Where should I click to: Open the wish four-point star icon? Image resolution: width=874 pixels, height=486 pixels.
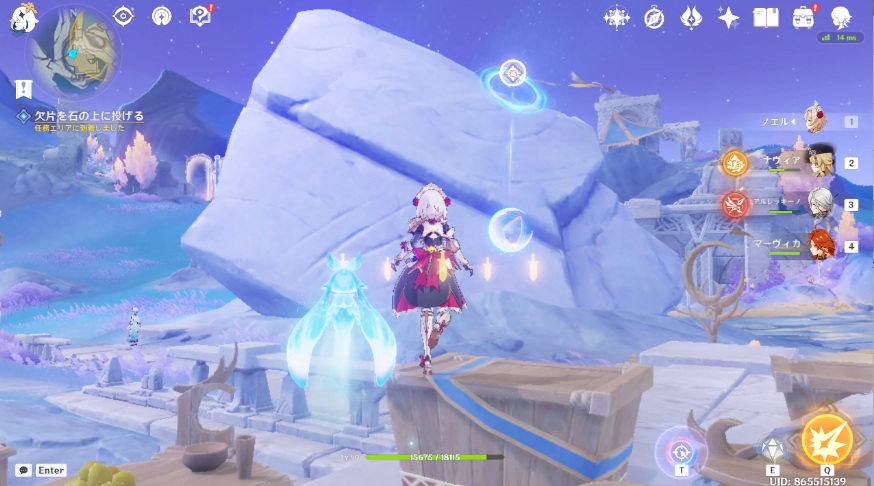[x=728, y=17]
